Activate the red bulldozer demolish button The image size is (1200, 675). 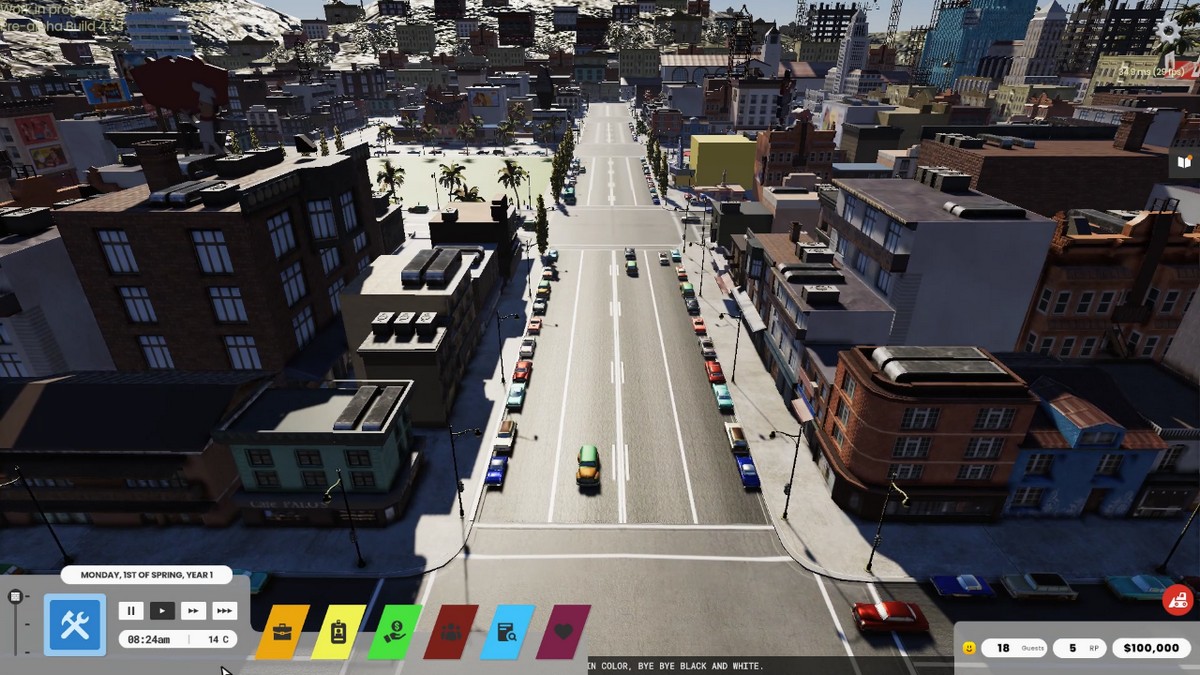click(x=1177, y=600)
